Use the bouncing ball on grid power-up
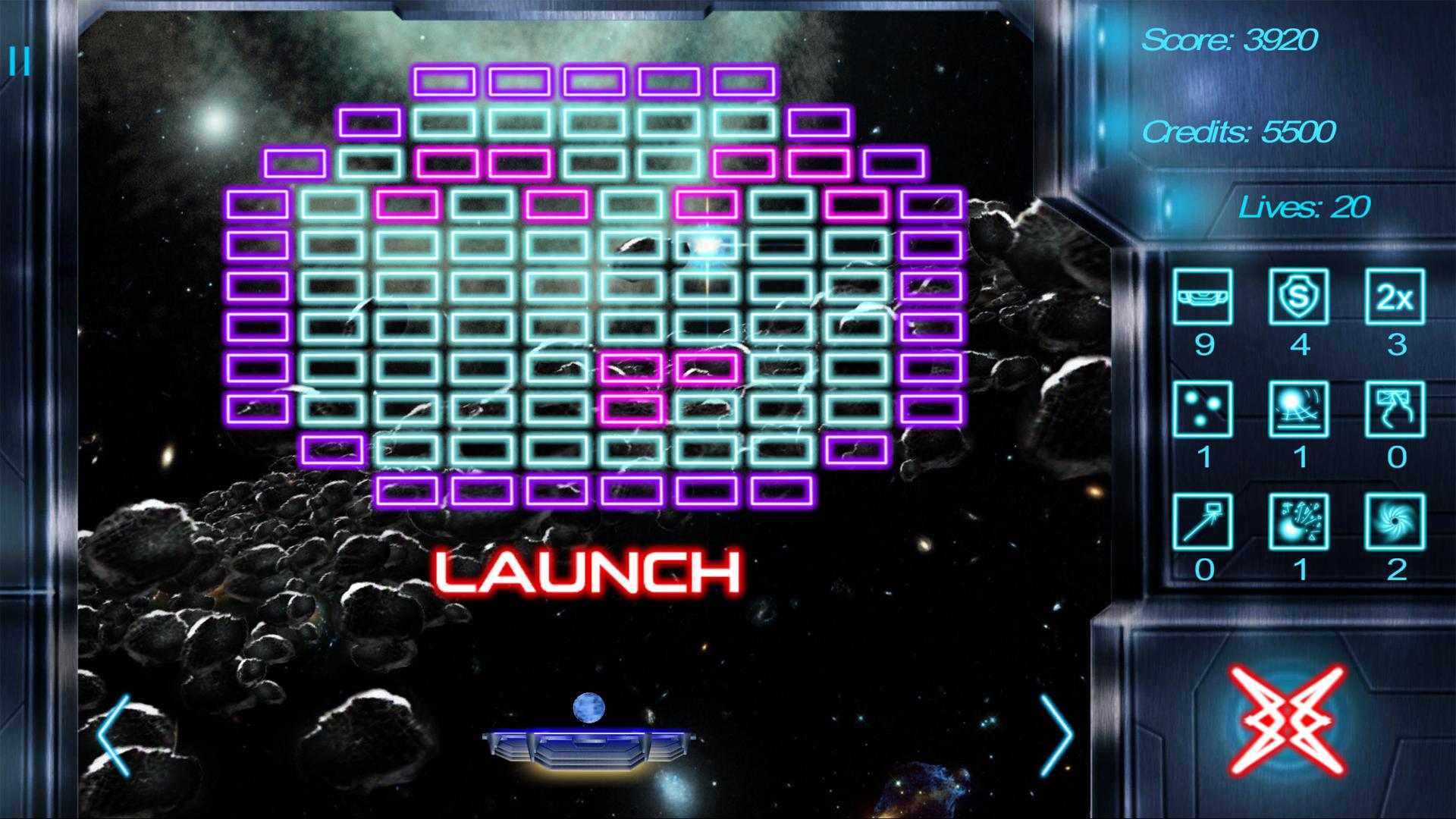The image size is (1456, 819). (1298, 409)
